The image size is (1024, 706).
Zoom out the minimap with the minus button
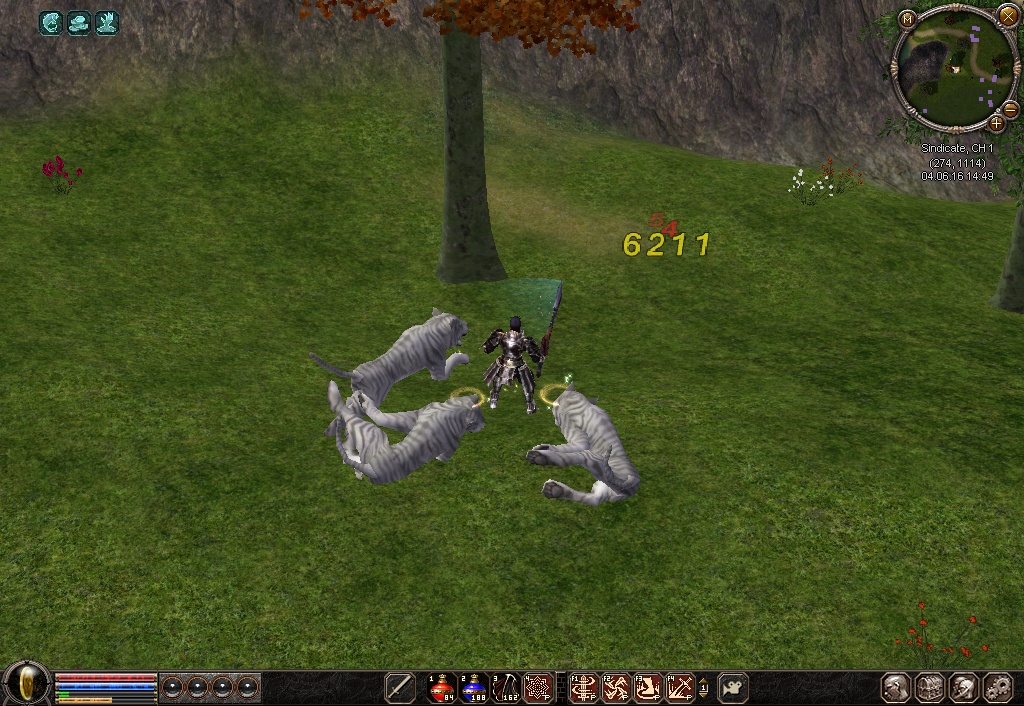click(1010, 108)
